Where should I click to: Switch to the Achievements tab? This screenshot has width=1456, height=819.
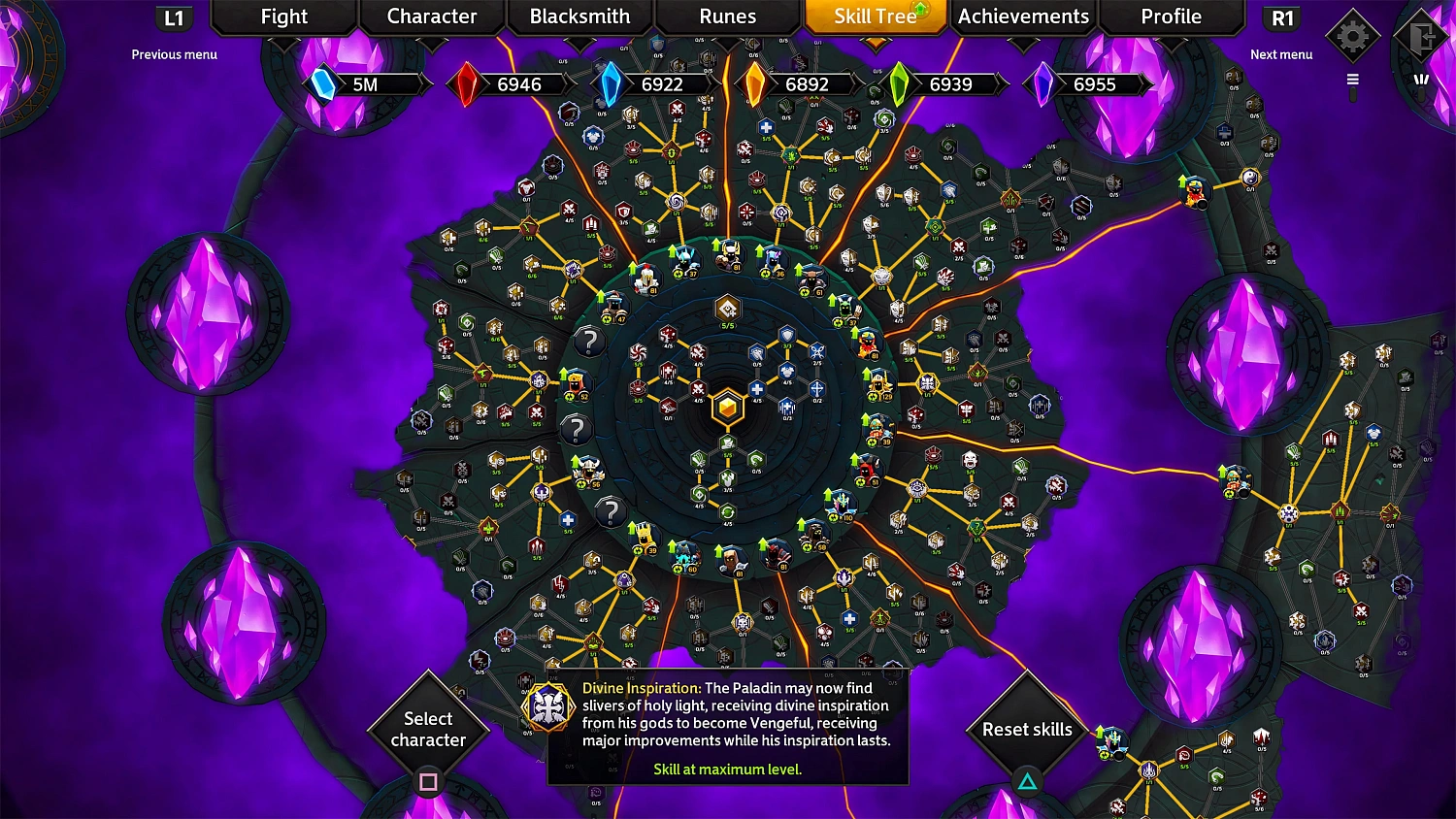coord(1022,16)
